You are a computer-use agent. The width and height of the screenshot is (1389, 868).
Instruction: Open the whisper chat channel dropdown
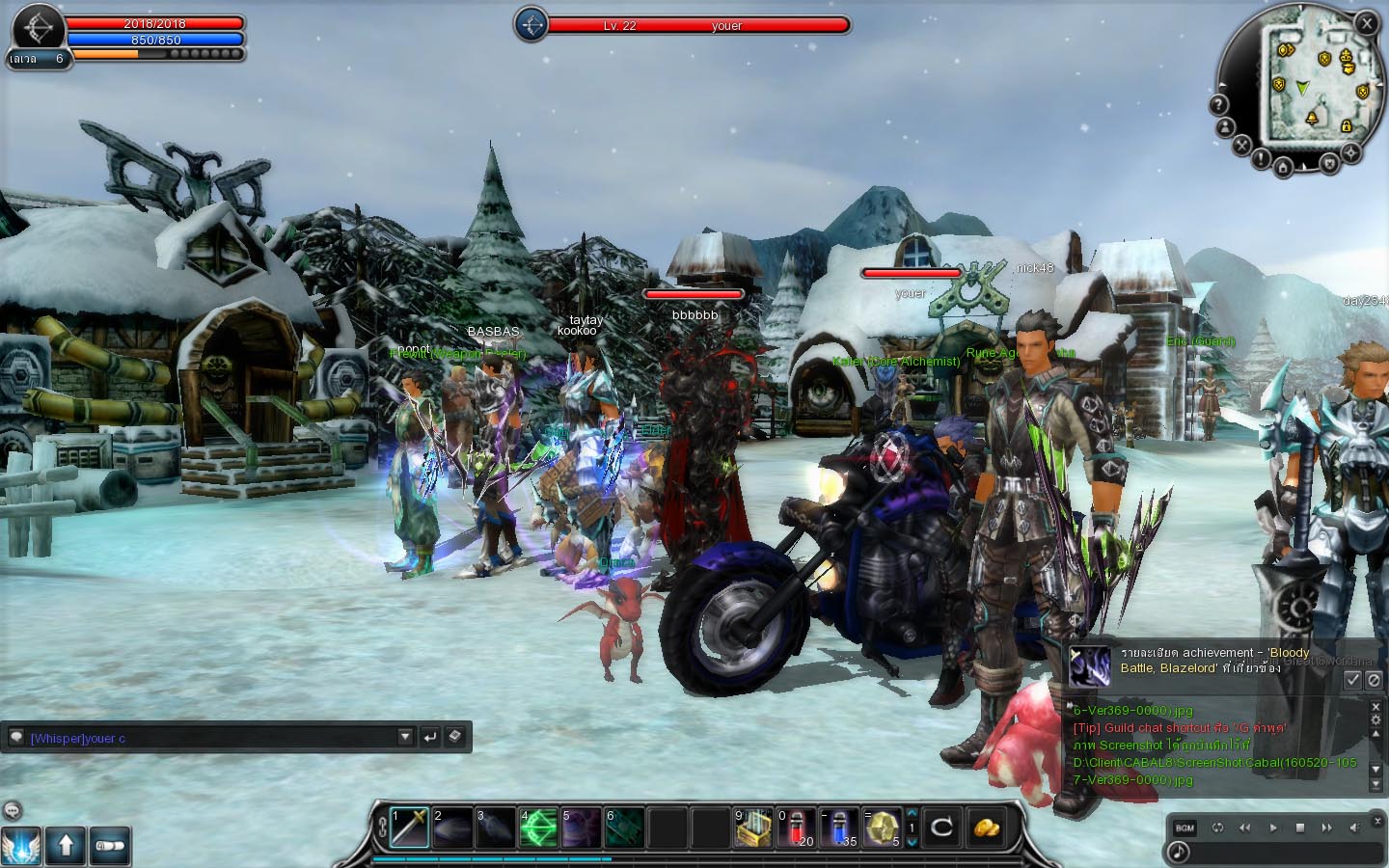point(405,738)
